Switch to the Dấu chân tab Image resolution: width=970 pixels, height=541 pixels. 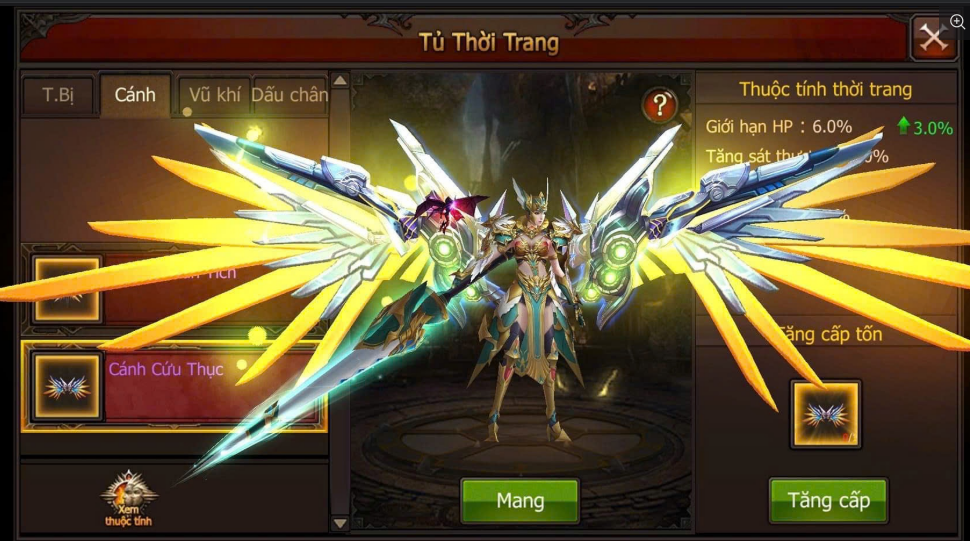pos(289,96)
